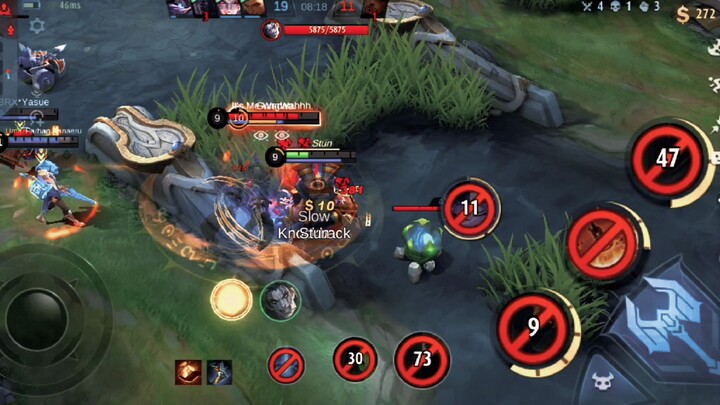This screenshot has width=720, height=405.
Task: Select the top-bar enemy hero portrait with health bar
Action: click(x=271, y=29)
